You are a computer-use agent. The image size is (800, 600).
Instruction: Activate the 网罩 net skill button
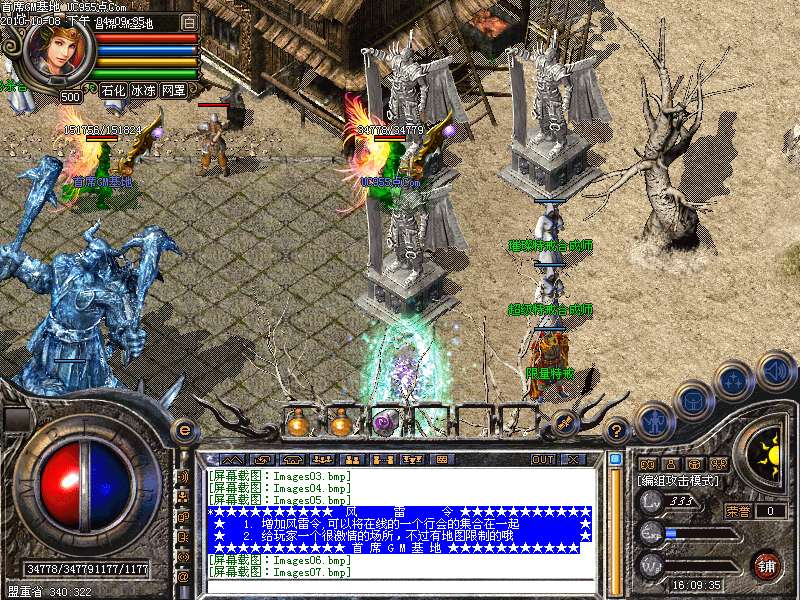(174, 90)
